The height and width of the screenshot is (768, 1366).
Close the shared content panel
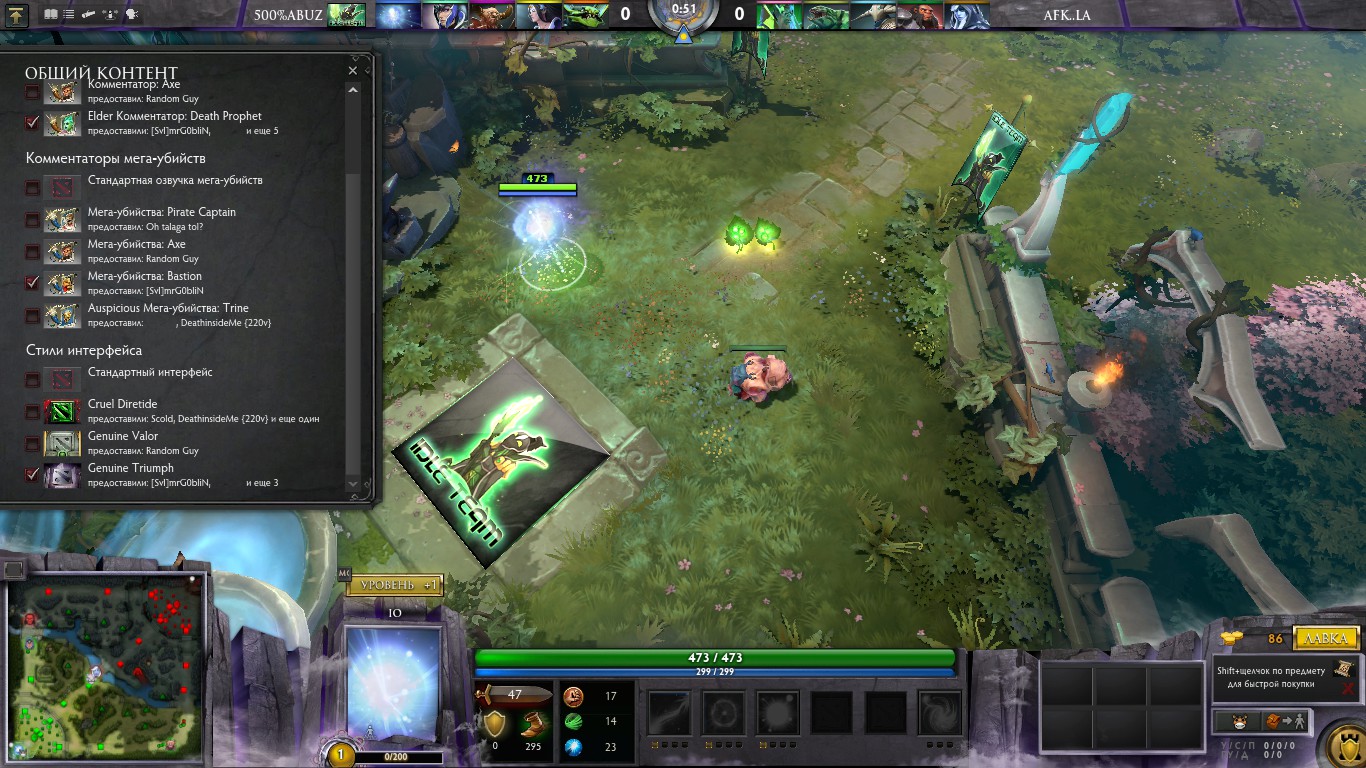(x=352, y=71)
